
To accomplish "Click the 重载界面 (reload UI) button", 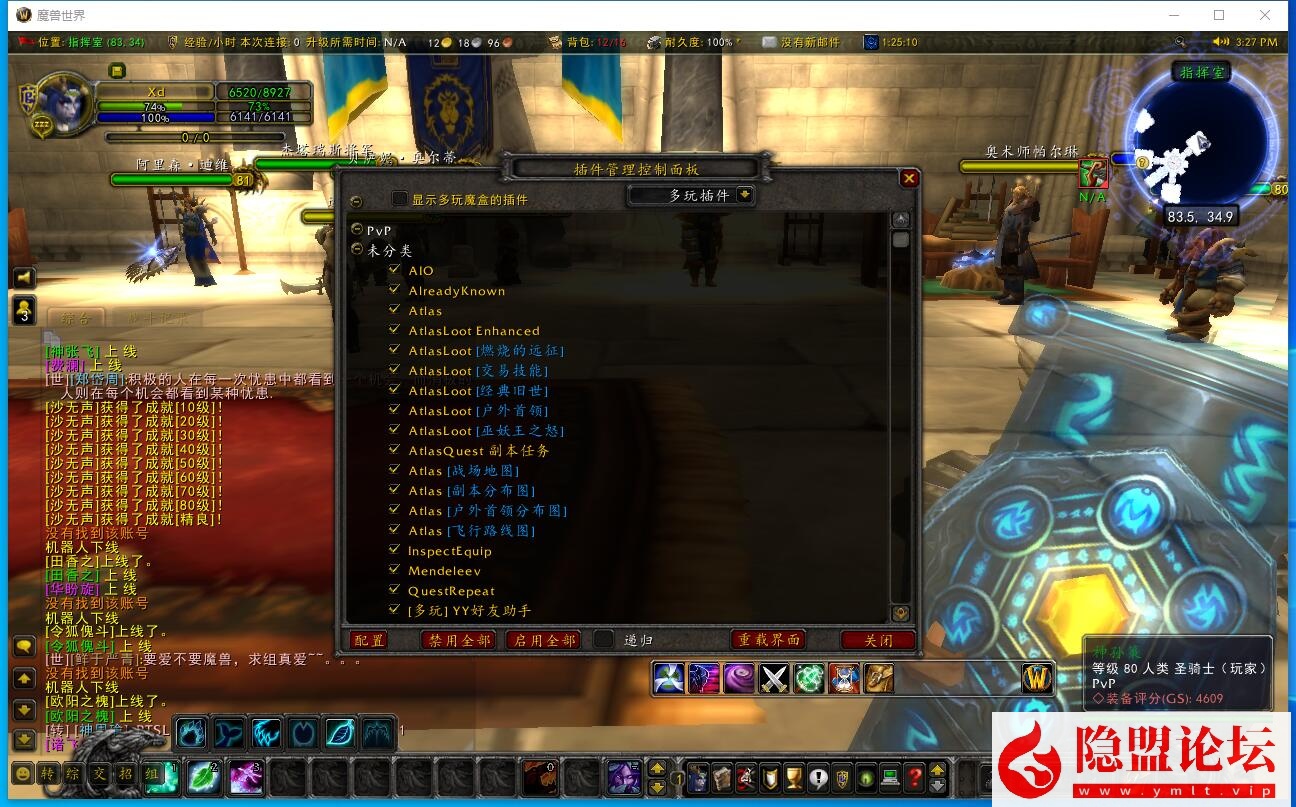I will coord(769,640).
